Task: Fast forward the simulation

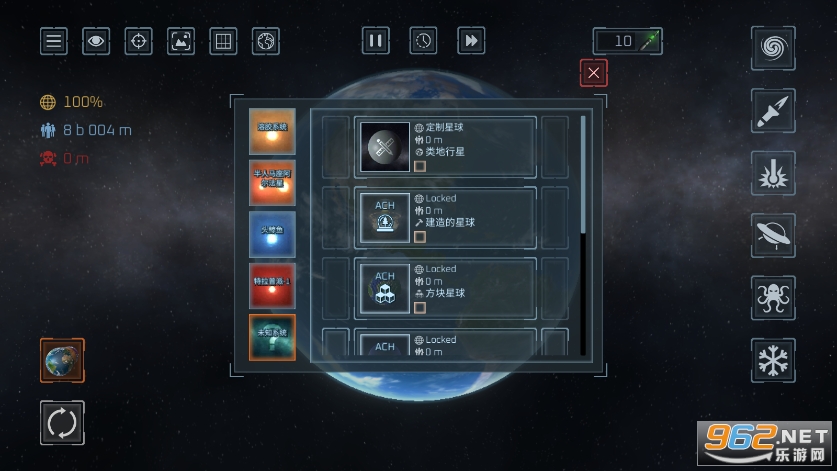Action: (471, 41)
